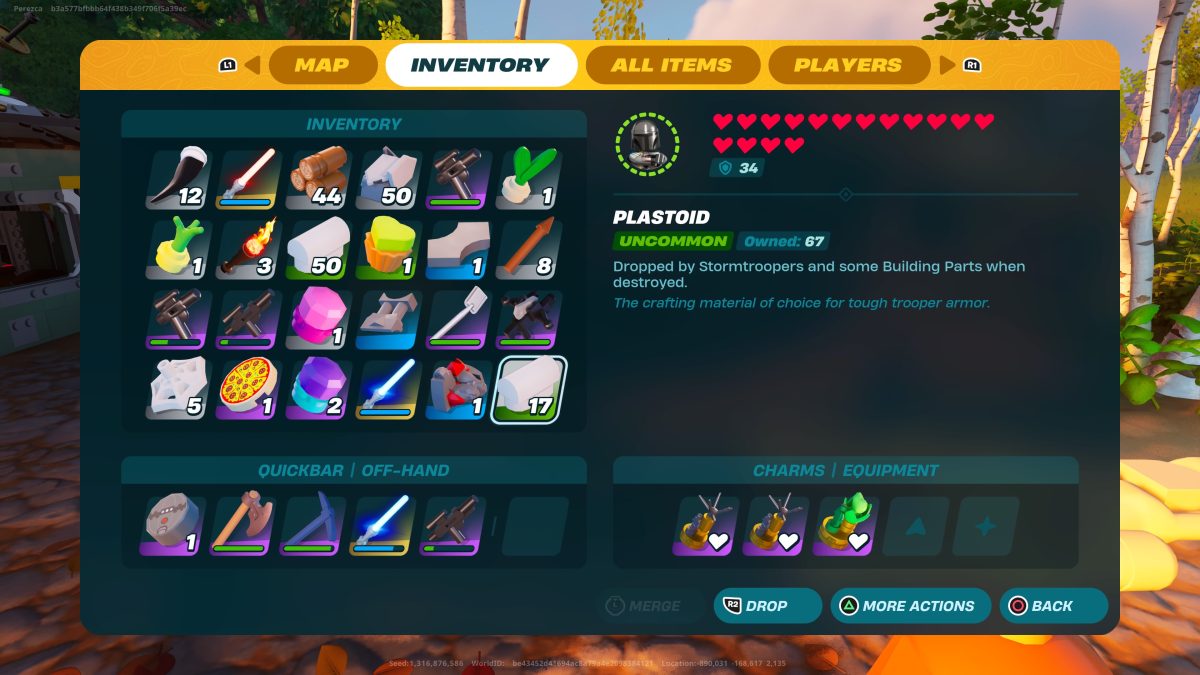The image size is (1200, 675).
Task: Select the pink crystal slot
Action: point(319,319)
